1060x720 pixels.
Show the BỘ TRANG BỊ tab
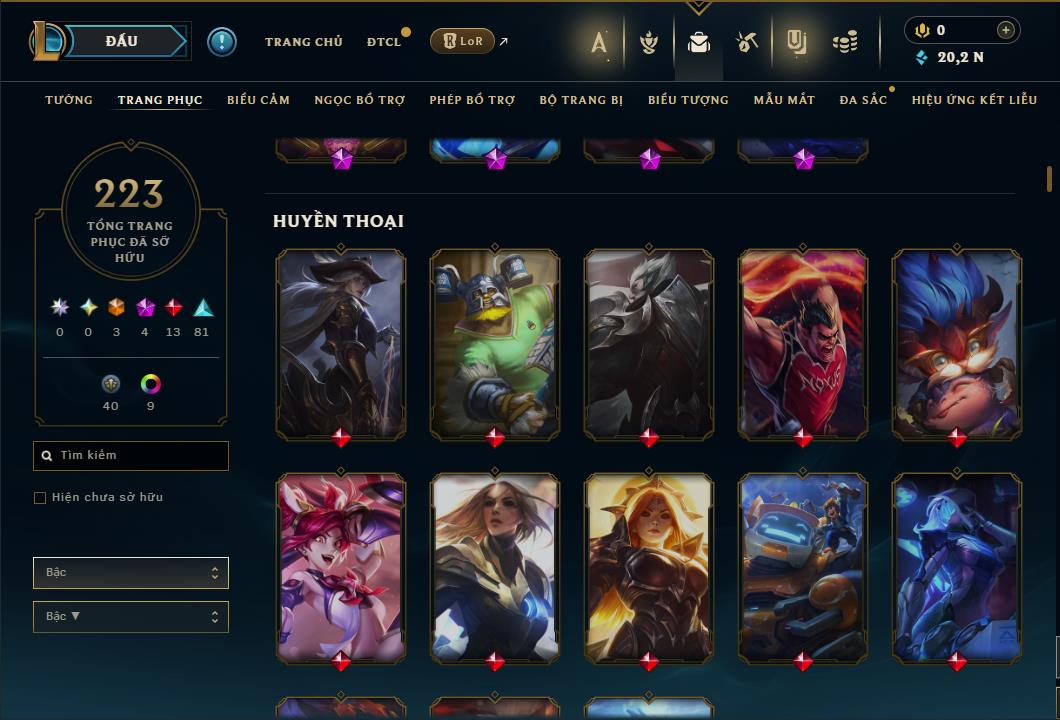click(x=581, y=100)
